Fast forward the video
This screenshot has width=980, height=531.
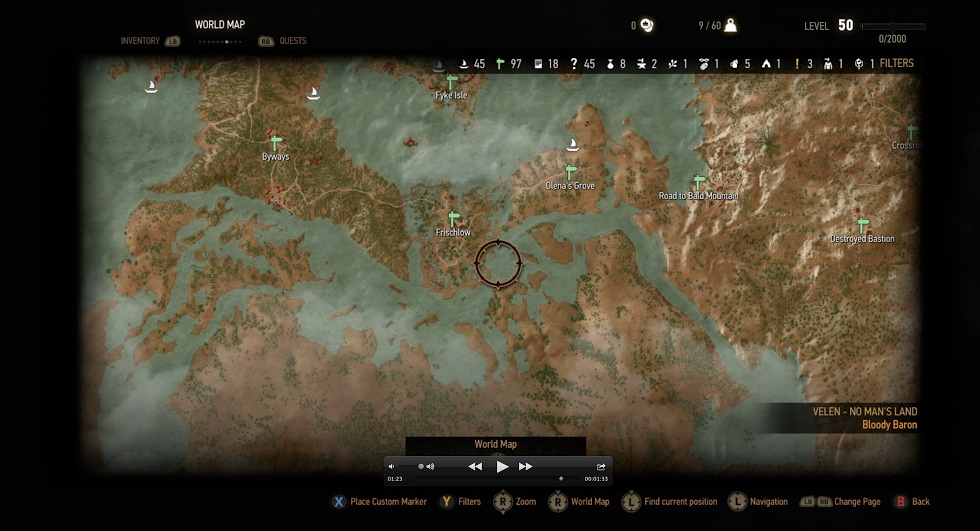526,466
